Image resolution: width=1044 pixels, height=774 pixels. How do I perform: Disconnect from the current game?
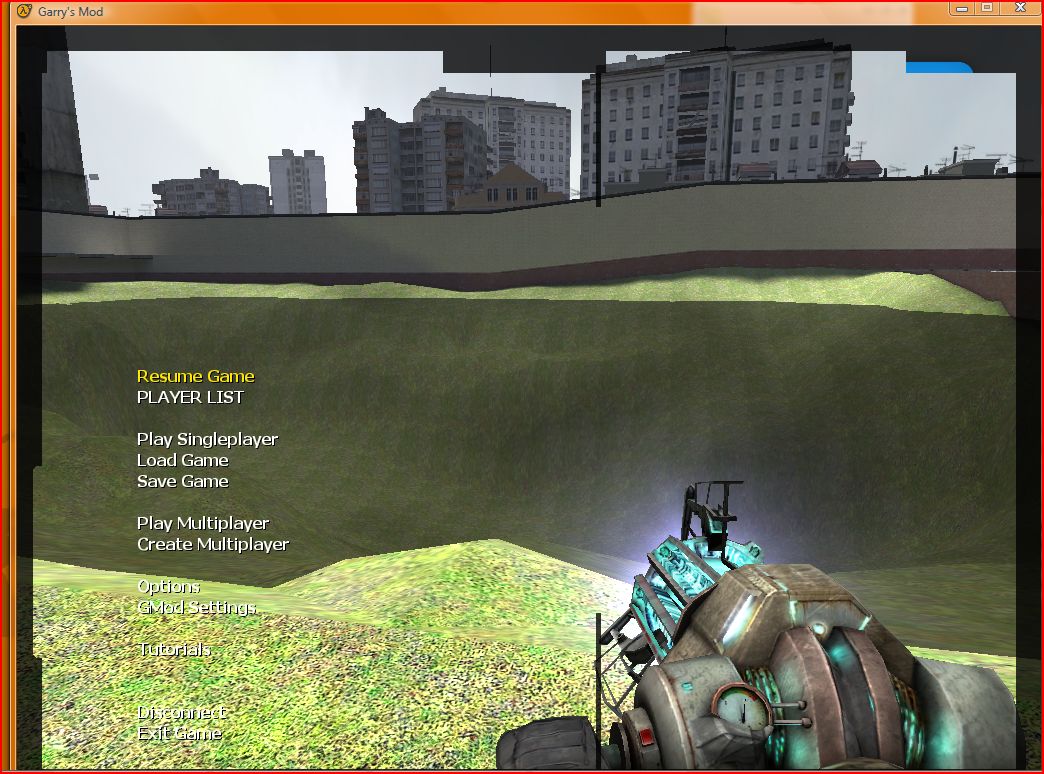tap(181, 712)
